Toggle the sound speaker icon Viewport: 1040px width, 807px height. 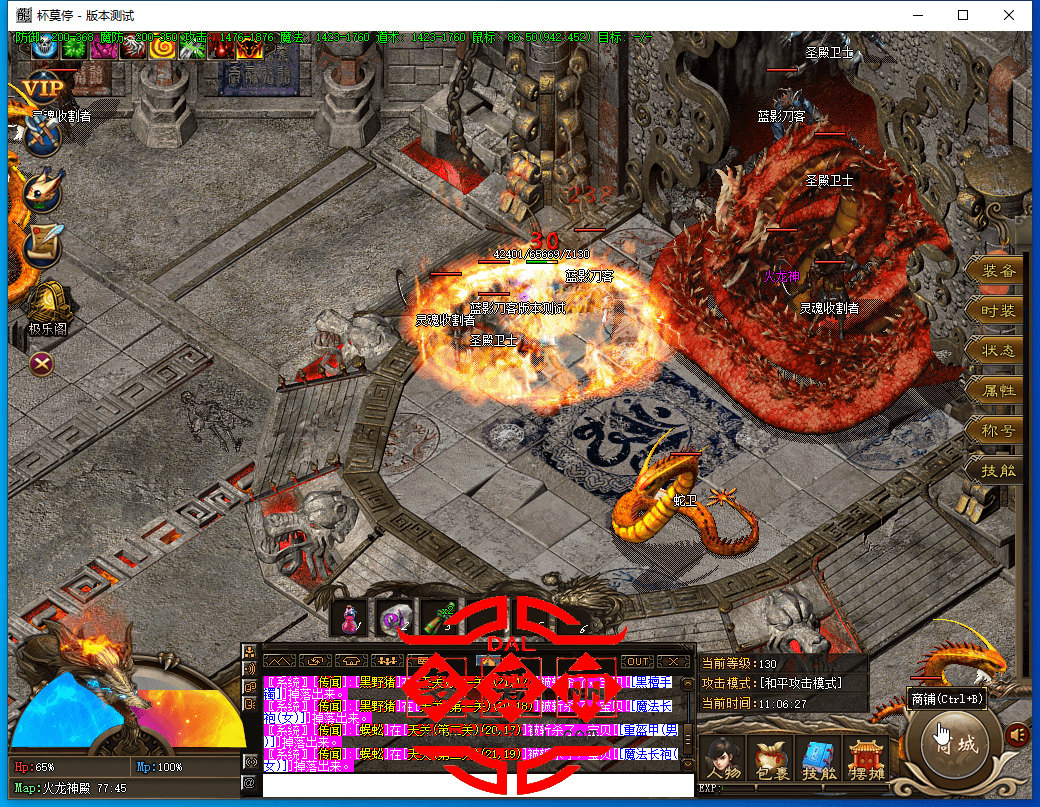pyautogui.click(x=1018, y=735)
